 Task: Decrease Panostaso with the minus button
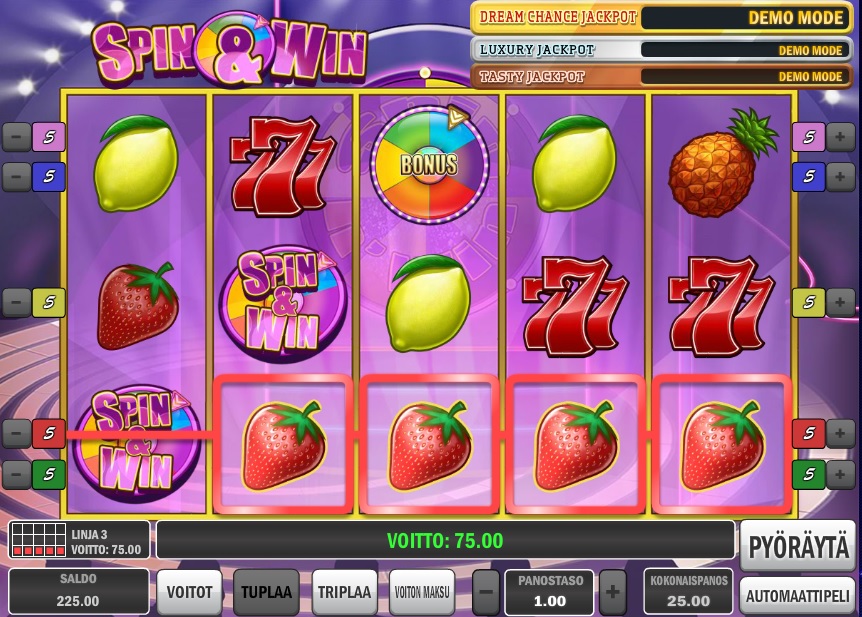click(485, 592)
